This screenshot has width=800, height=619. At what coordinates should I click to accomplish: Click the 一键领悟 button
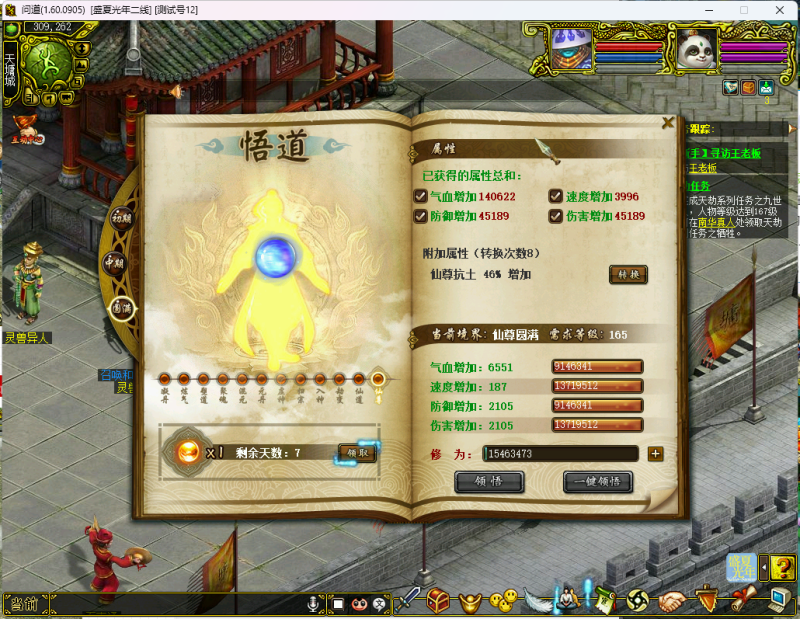(x=598, y=482)
